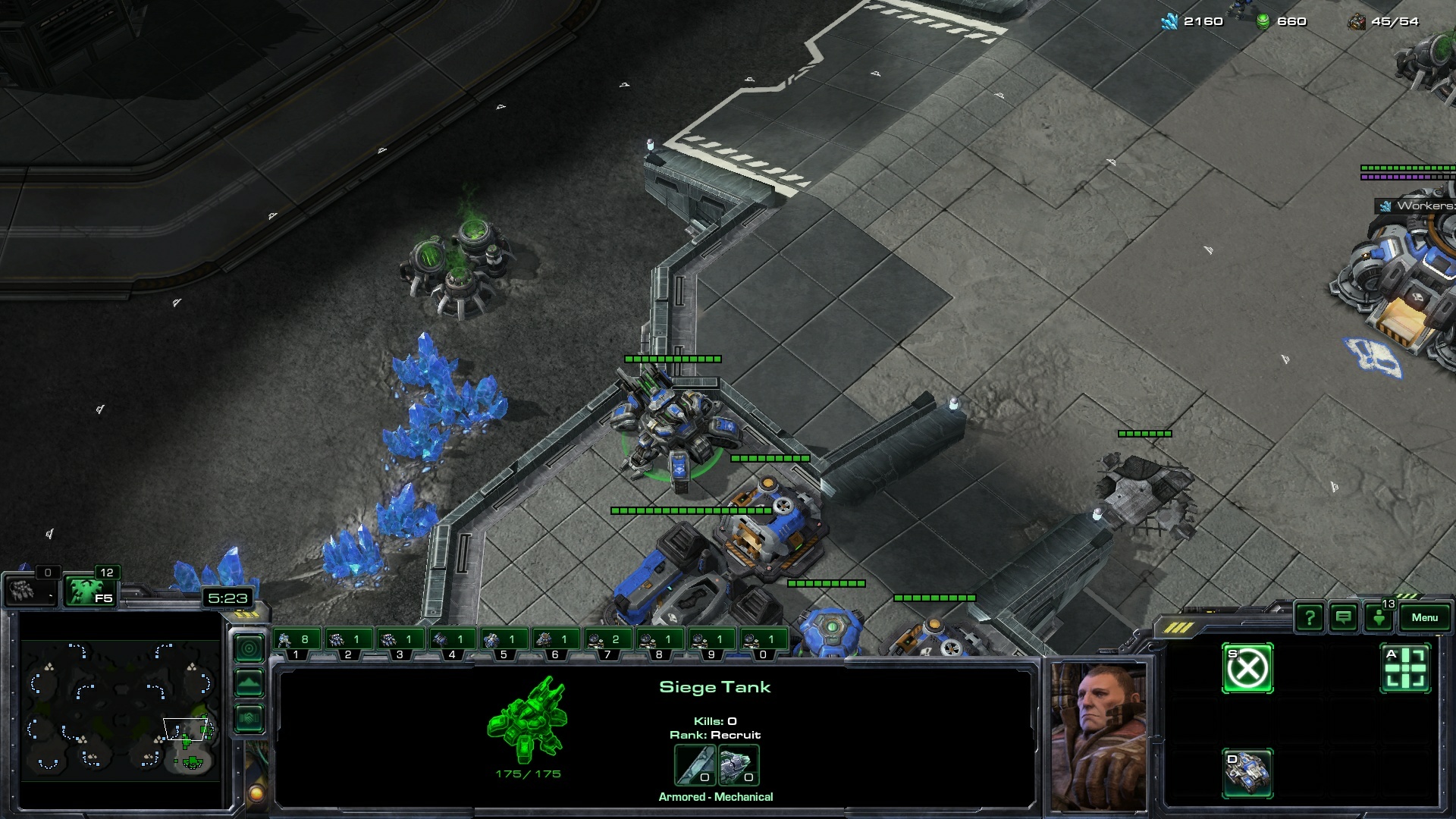Select control group 0
1456x819 pixels.
[764, 642]
